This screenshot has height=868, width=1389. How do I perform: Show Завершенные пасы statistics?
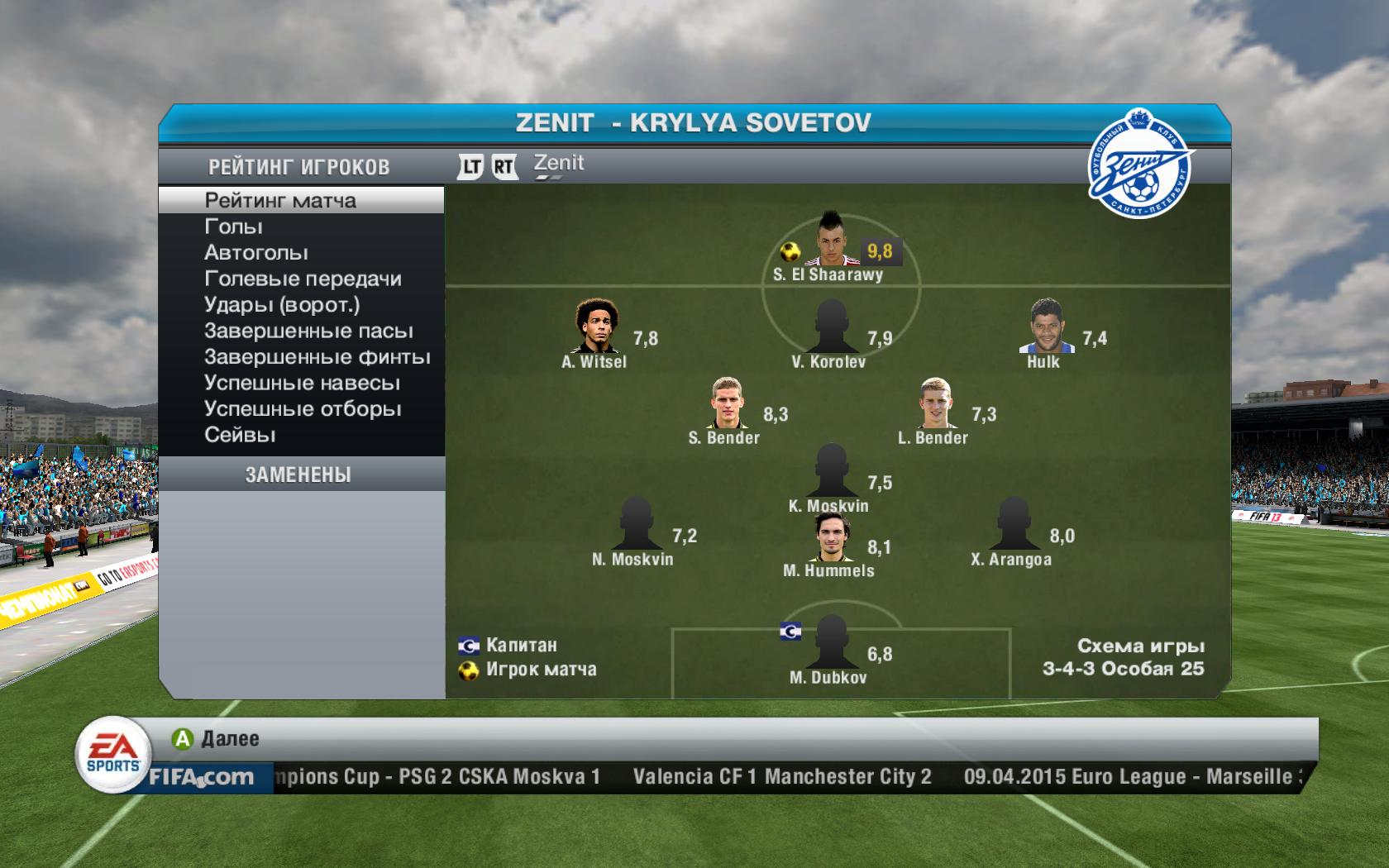pos(308,331)
